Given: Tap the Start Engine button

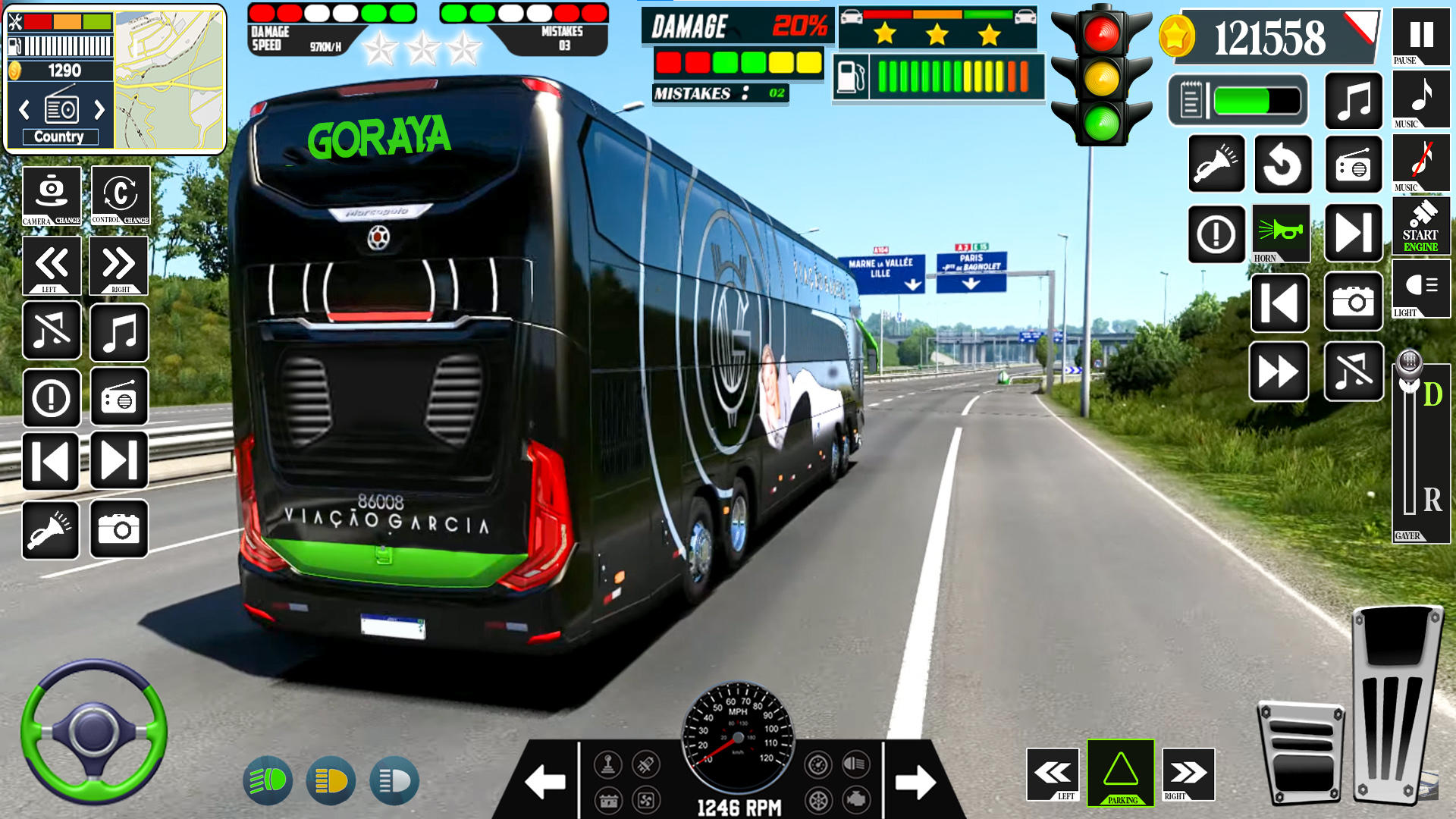Looking at the screenshot, I should 1420,225.
